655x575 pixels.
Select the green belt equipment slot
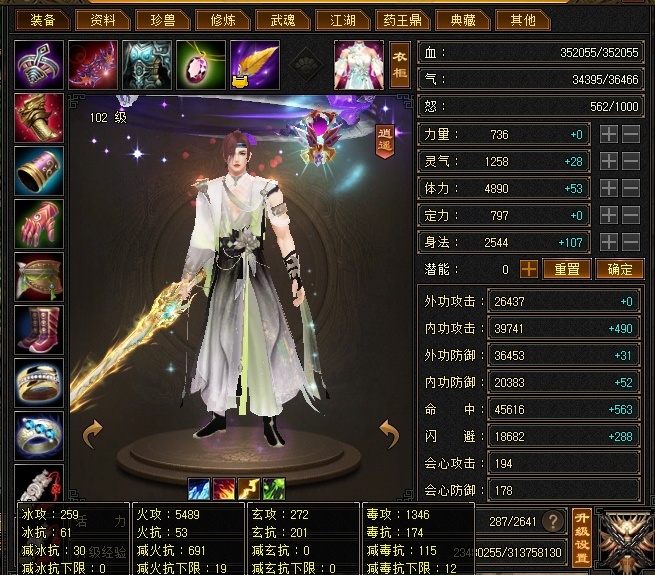[39, 276]
